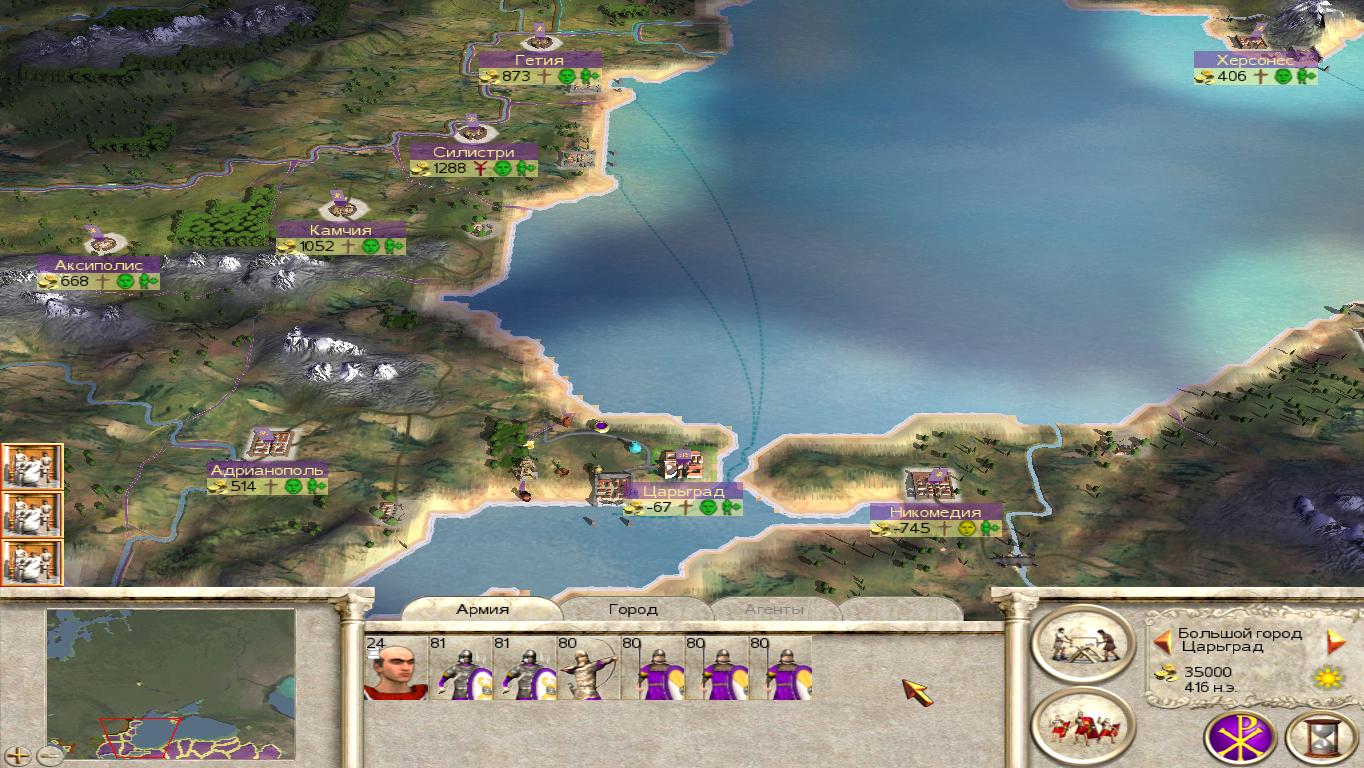Zoom out the minimap with minus button
Viewport: 1364px width, 768px height.
[49, 756]
